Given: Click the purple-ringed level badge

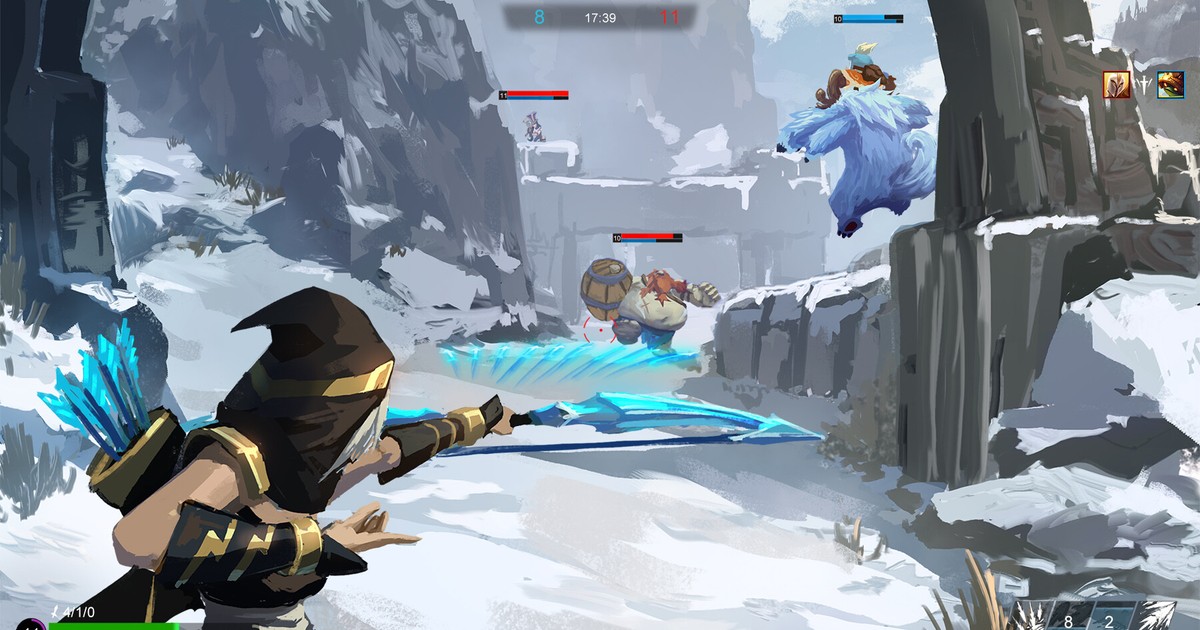Looking at the screenshot, I should coord(30,623).
